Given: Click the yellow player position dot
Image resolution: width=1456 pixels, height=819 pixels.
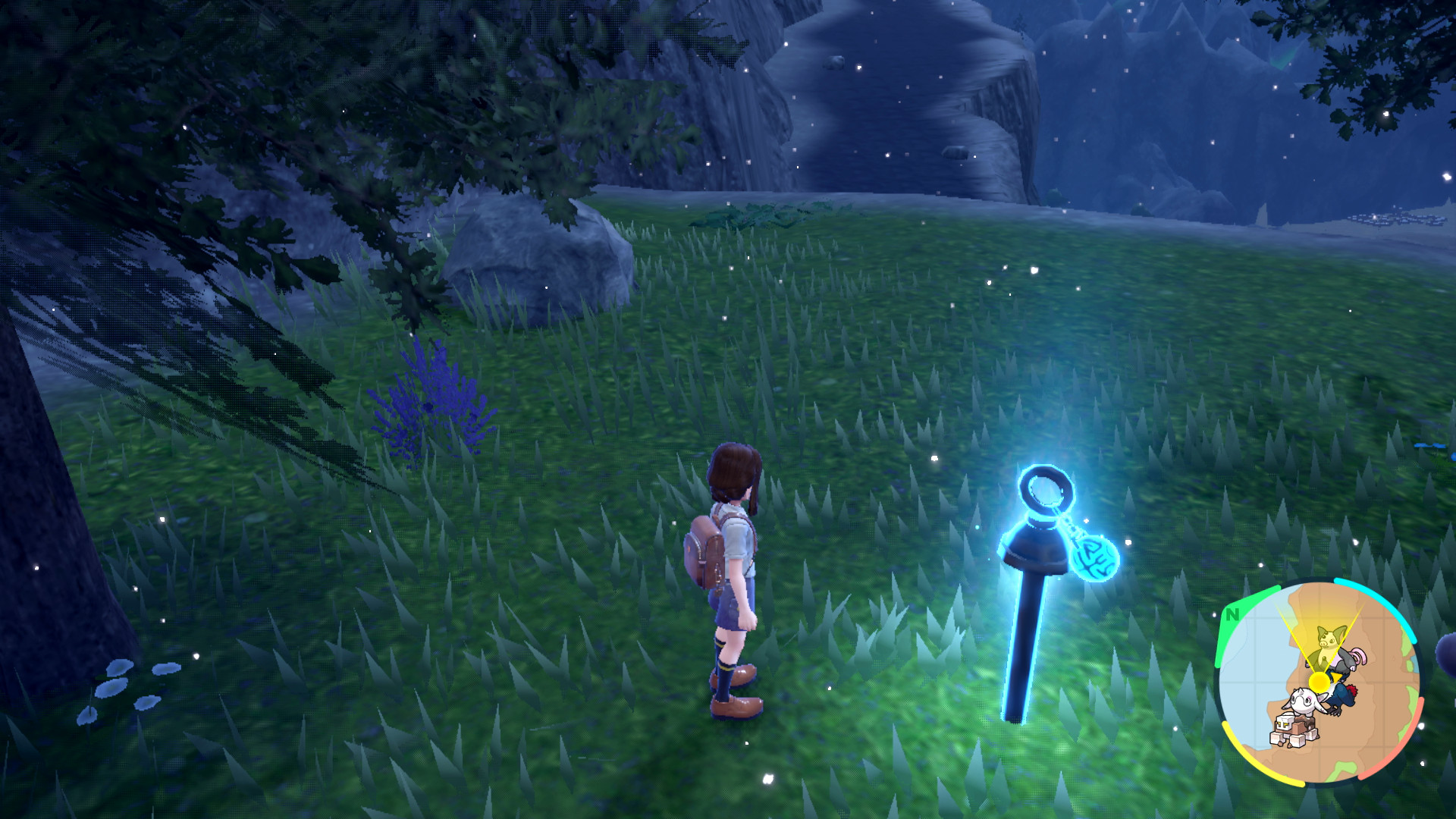Looking at the screenshot, I should click(x=1319, y=682).
